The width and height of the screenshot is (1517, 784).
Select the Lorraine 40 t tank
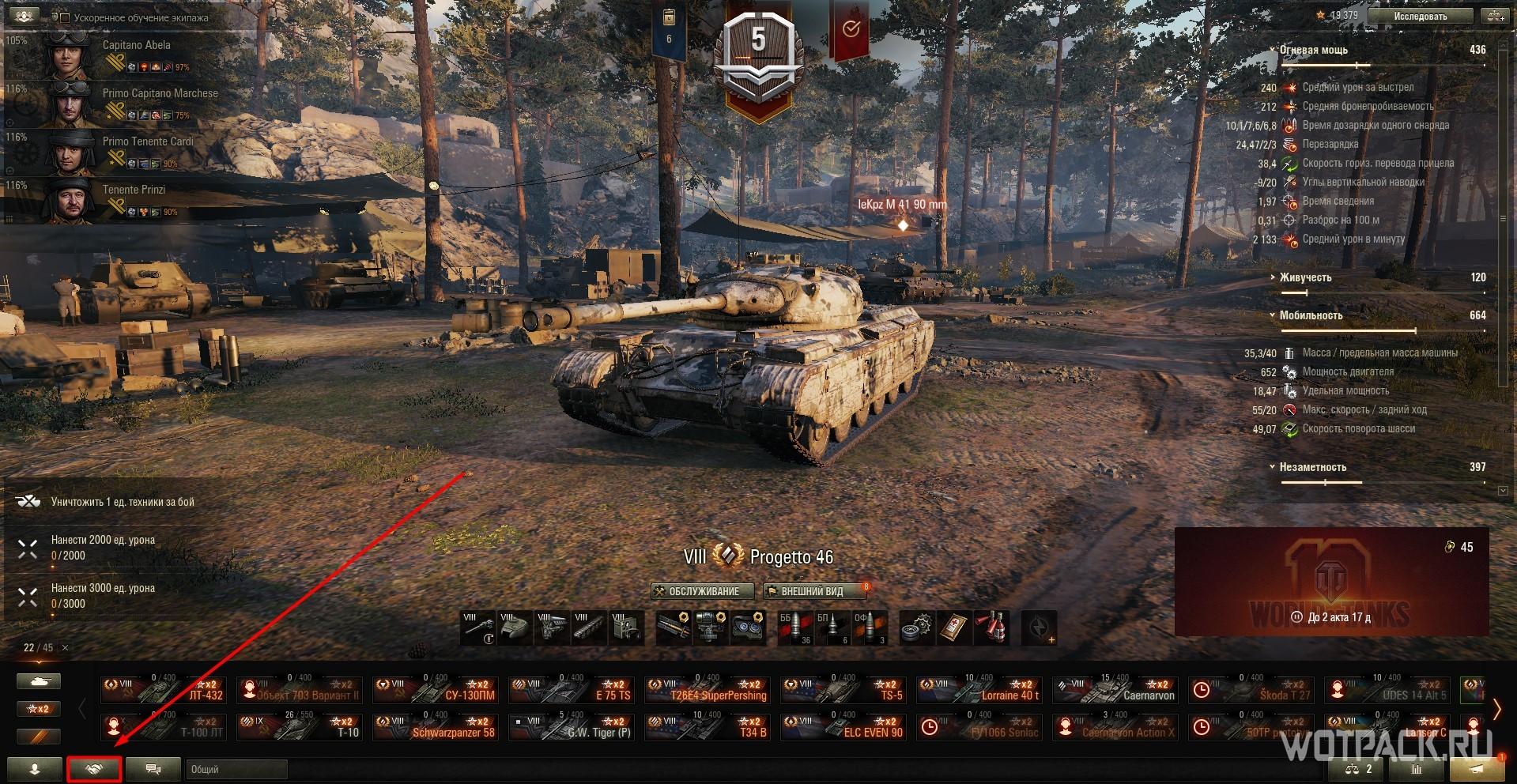979,690
